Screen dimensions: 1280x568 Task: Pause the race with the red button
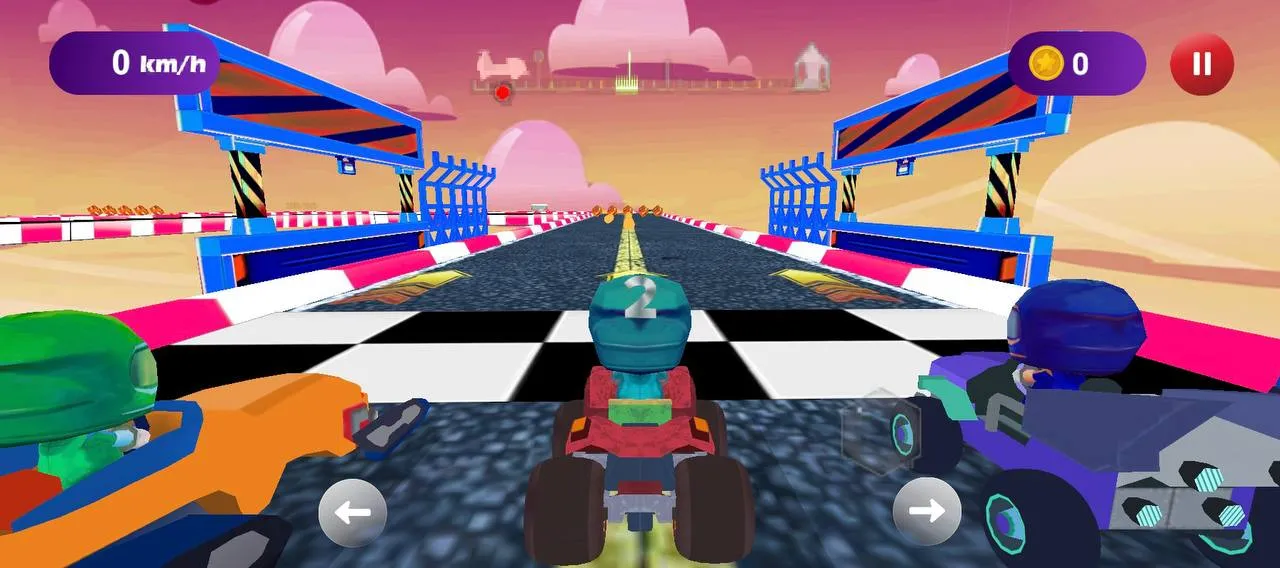click(x=1202, y=64)
